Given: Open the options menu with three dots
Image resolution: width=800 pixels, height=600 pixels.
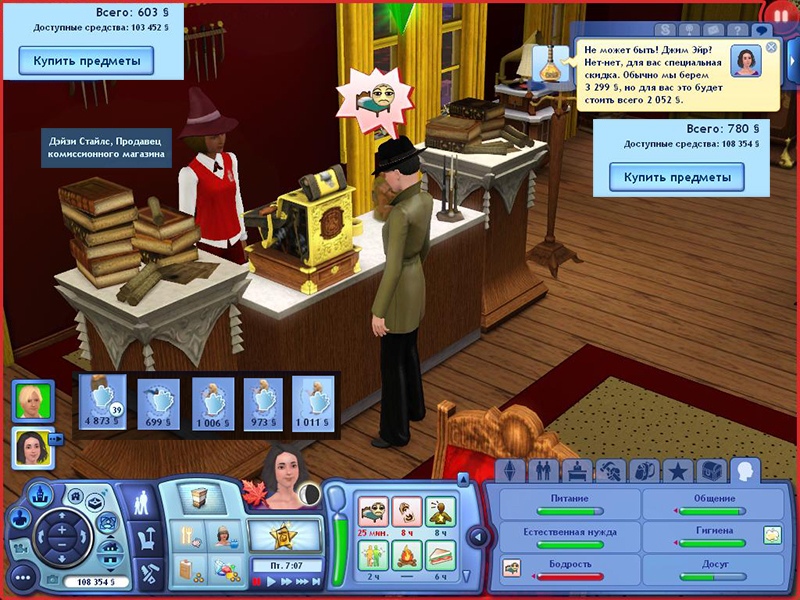Looking at the screenshot, I should tap(22, 577).
